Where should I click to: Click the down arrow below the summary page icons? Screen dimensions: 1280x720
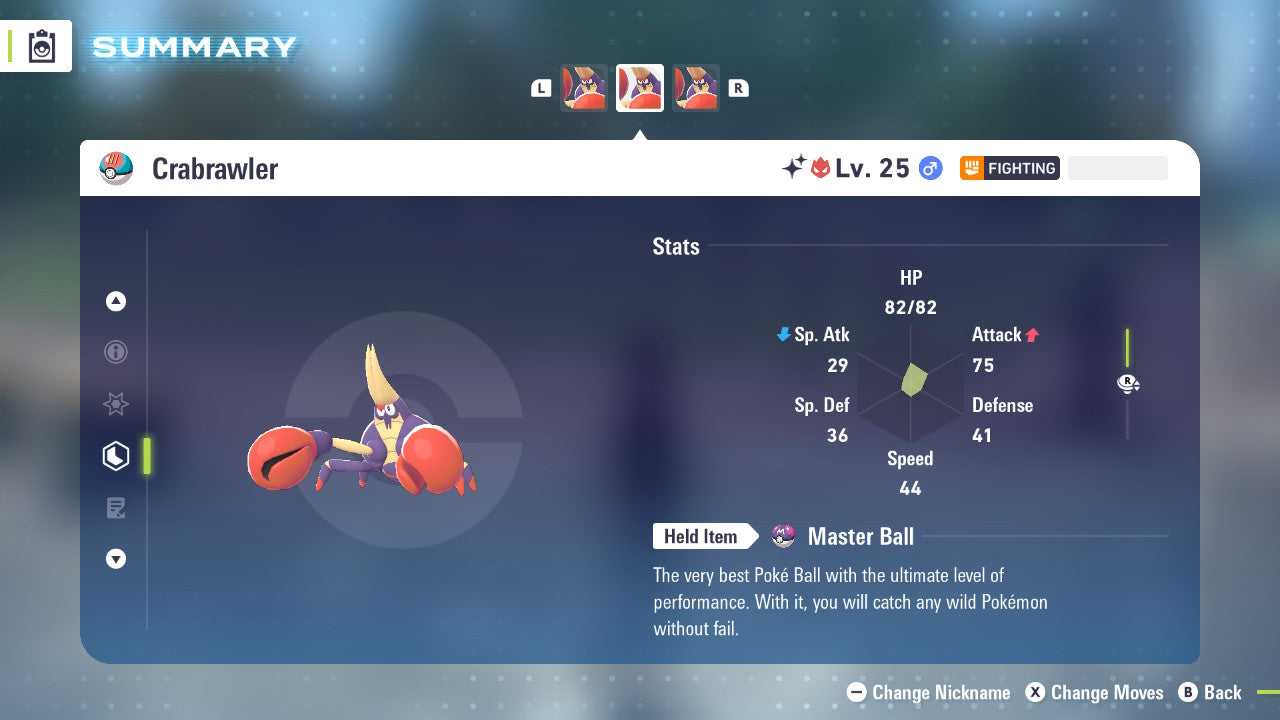[x=116, y=559]
